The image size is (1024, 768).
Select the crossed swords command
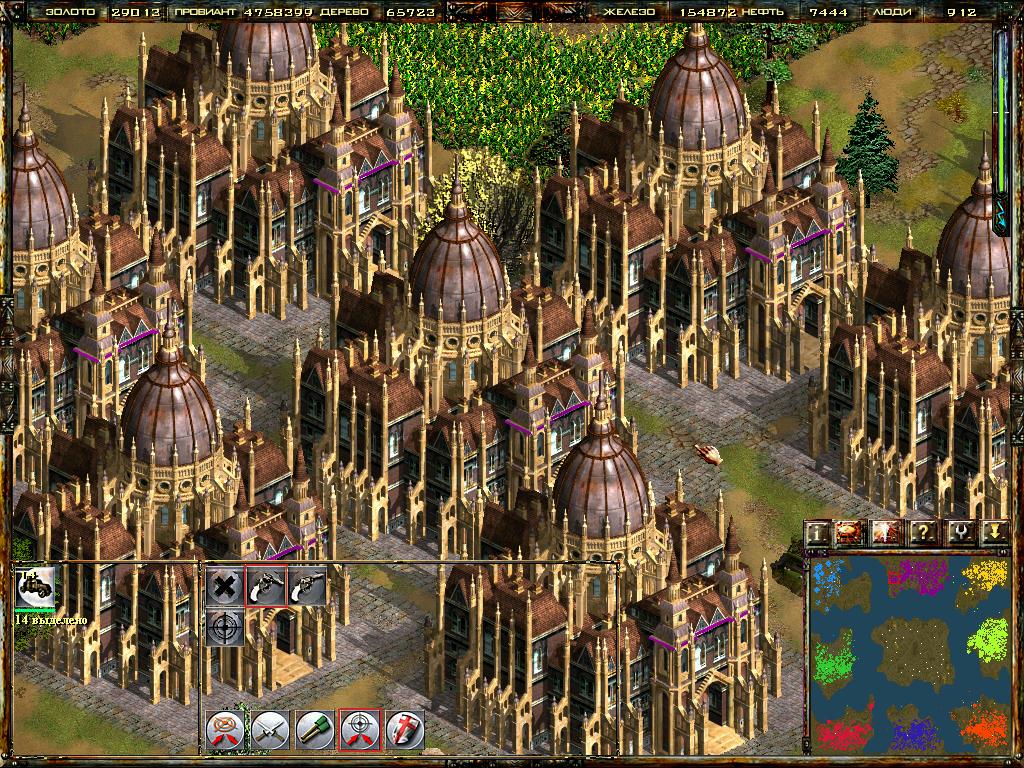pos(270,730)
